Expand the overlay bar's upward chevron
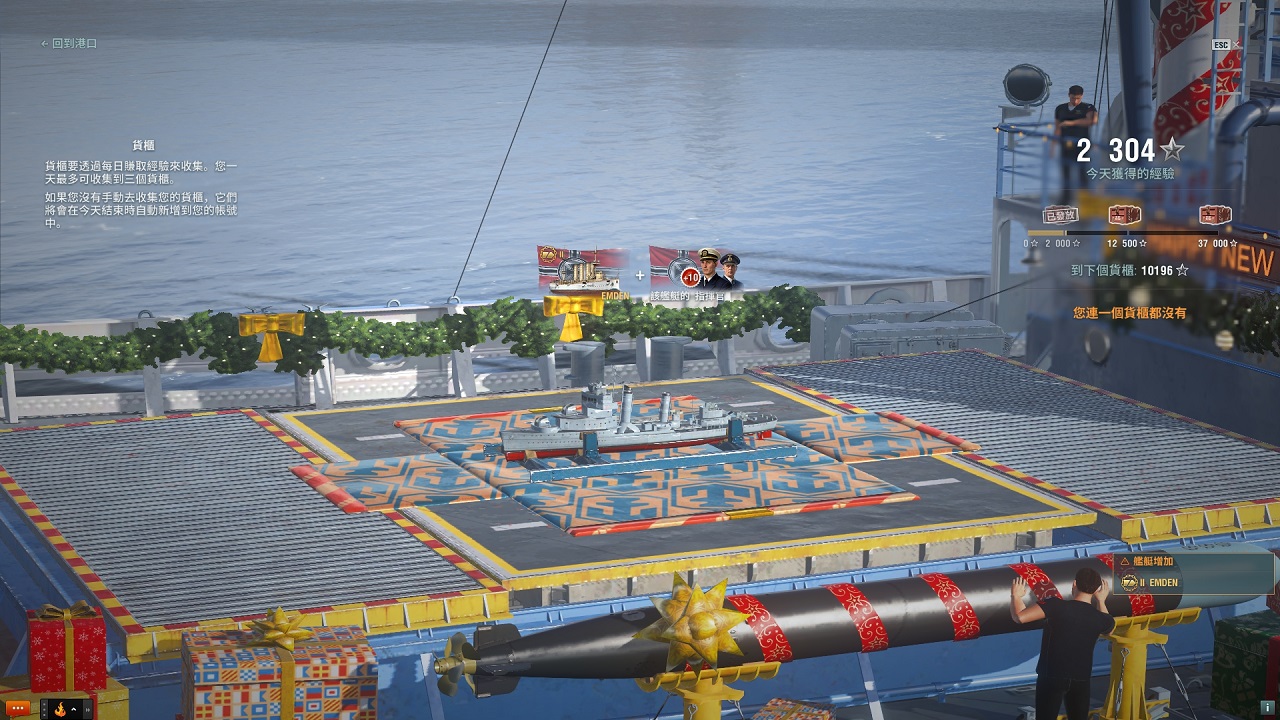Screen dimensions: 1280x720 (74, 709)
